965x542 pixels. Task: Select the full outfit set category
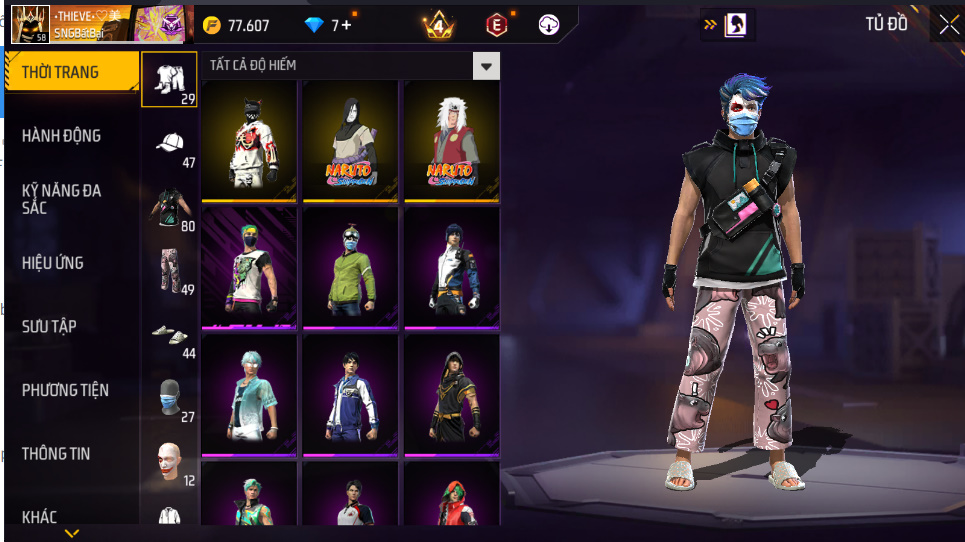(169, 78)
